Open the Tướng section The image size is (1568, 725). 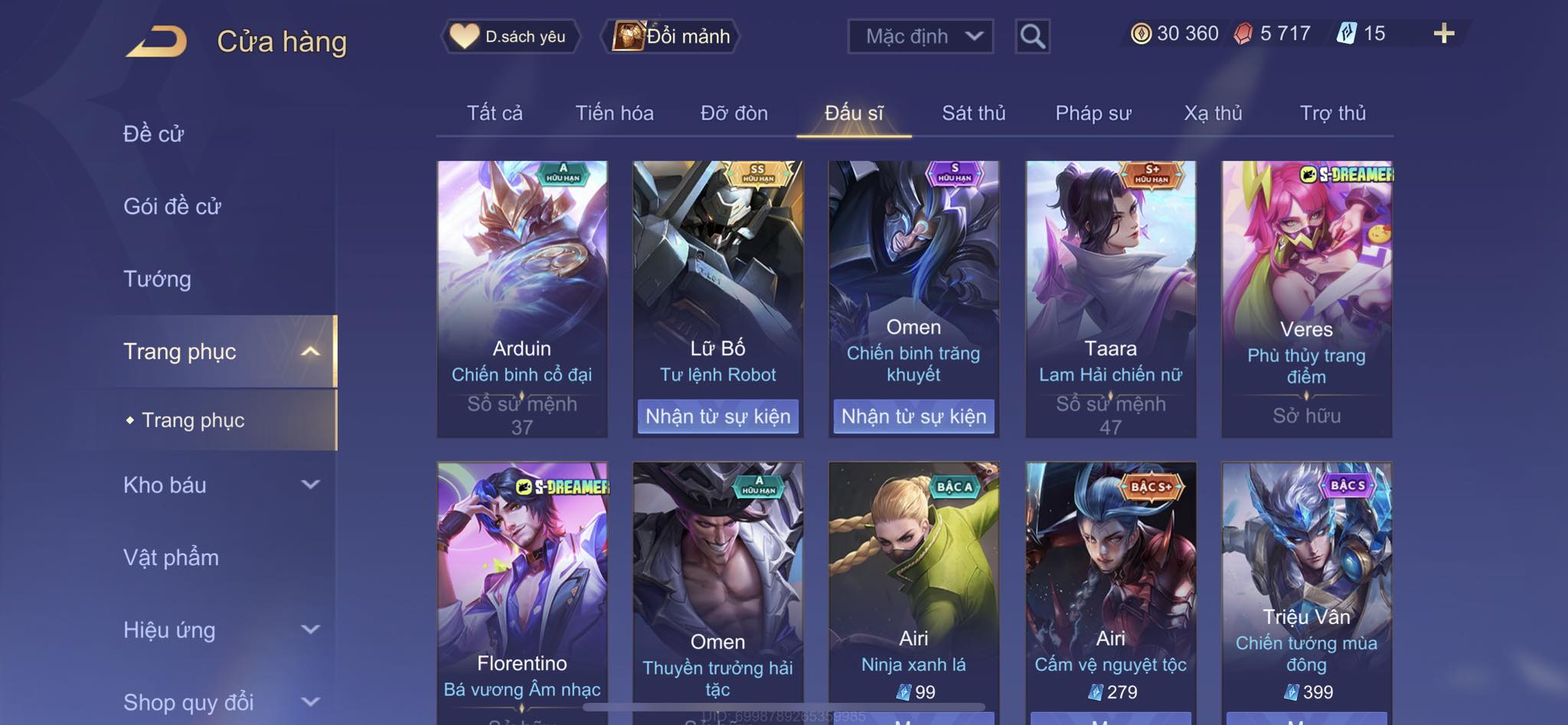click(157, 279)
